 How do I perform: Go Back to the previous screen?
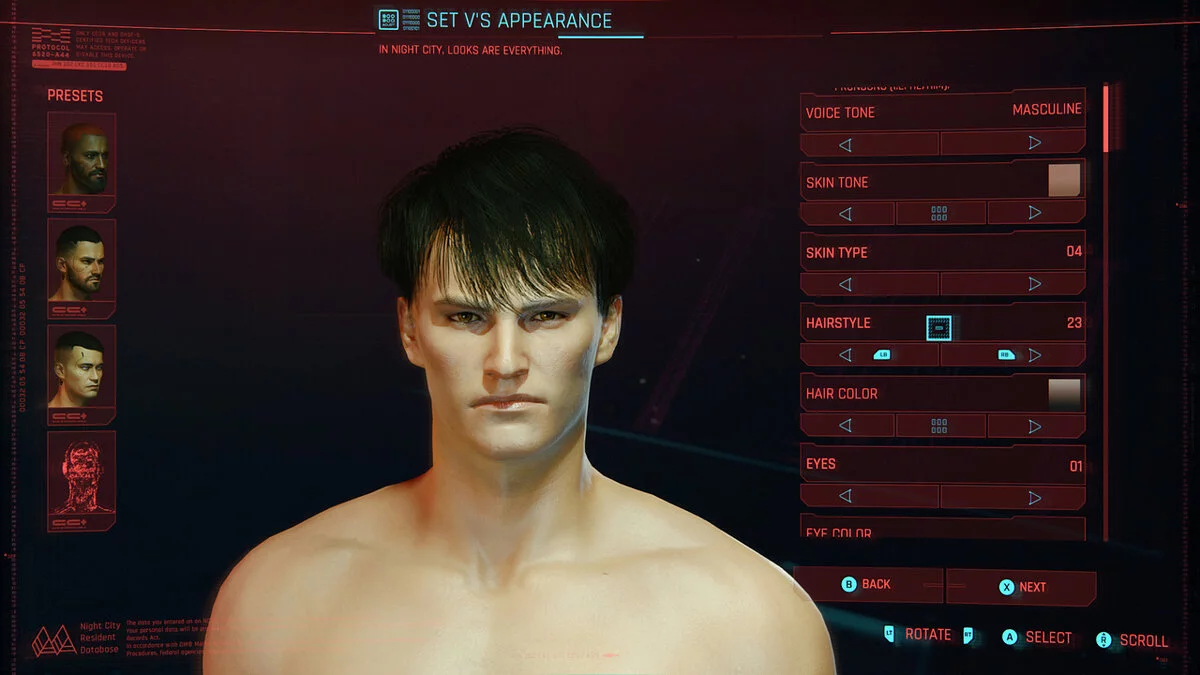(867, 585)
